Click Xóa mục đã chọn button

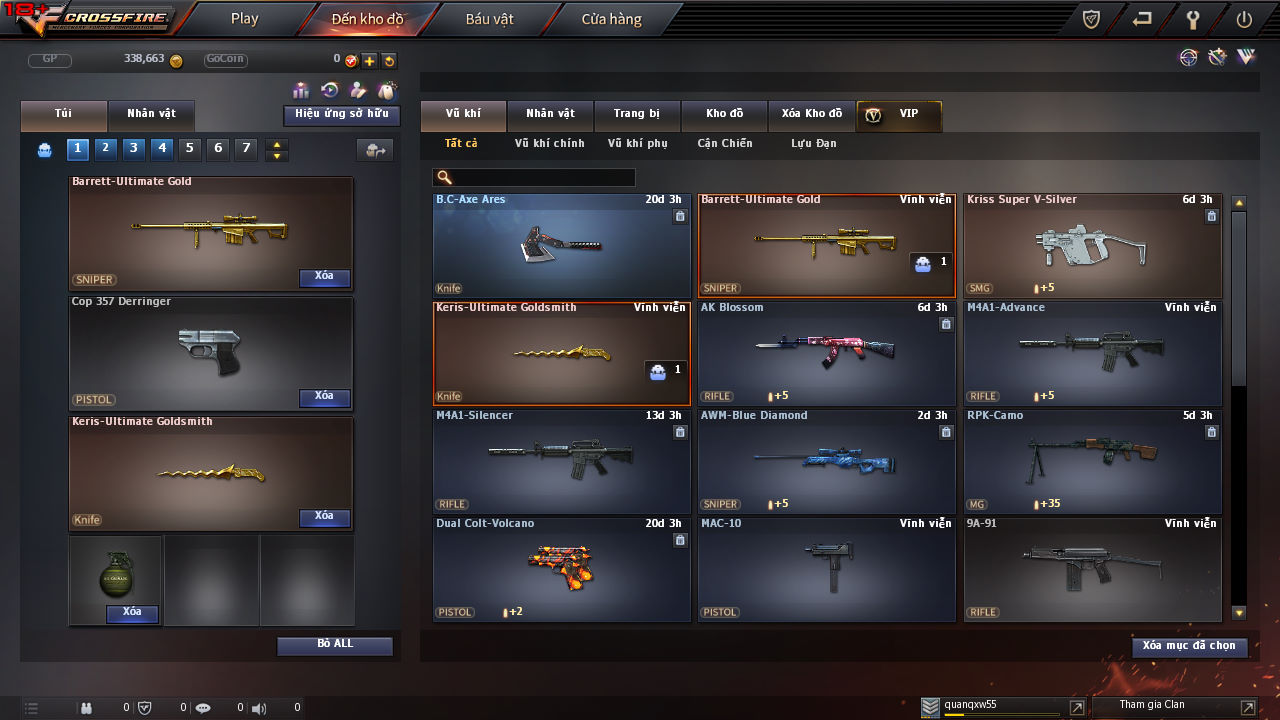coord(1189,647)
